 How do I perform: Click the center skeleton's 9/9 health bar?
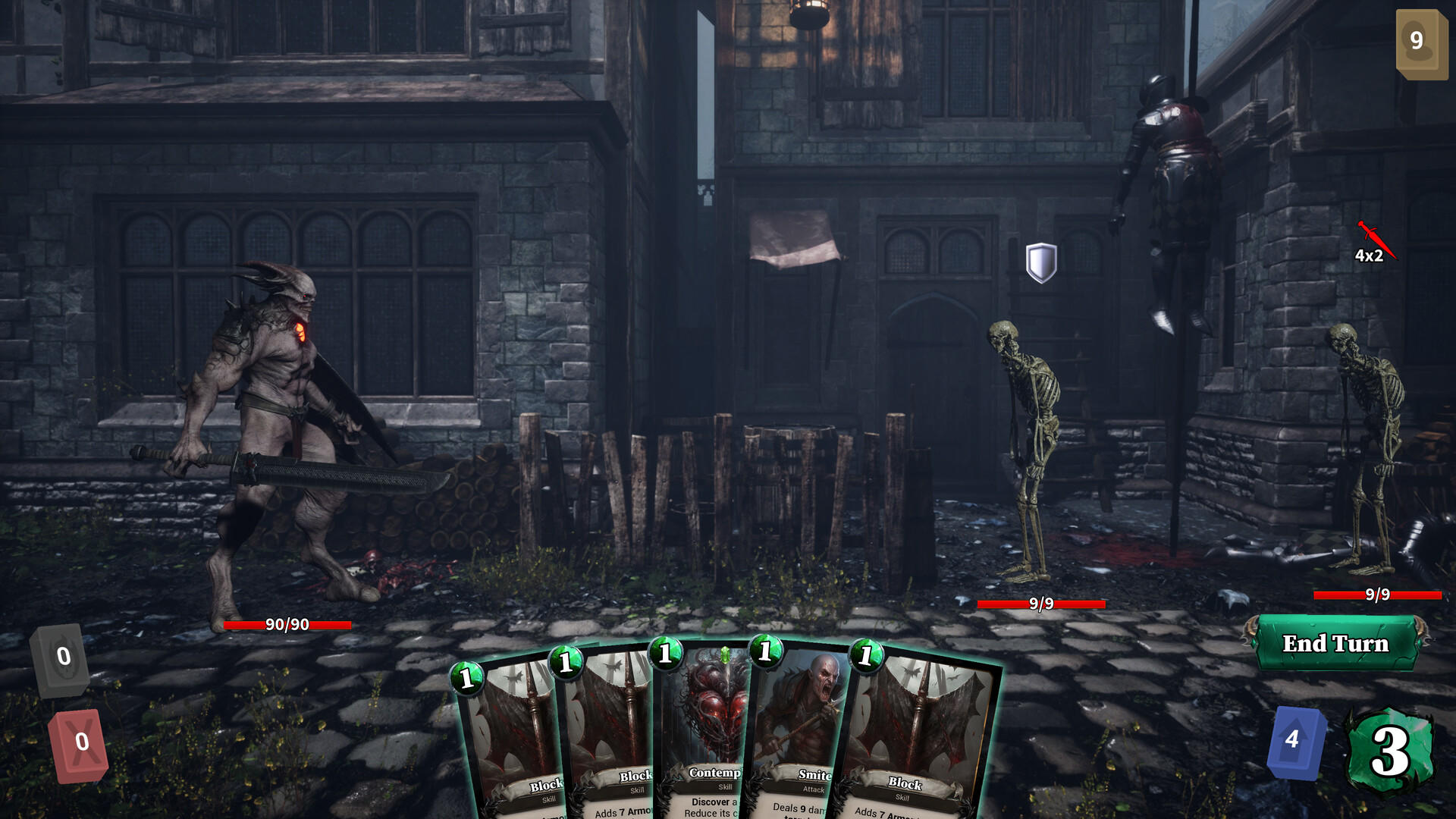point(1041,606)
